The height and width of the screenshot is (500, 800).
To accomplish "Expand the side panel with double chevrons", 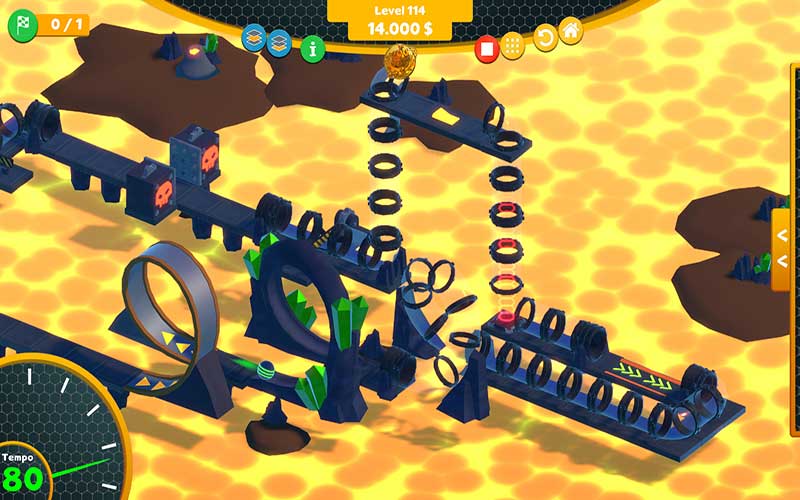I will click(783, 248).
